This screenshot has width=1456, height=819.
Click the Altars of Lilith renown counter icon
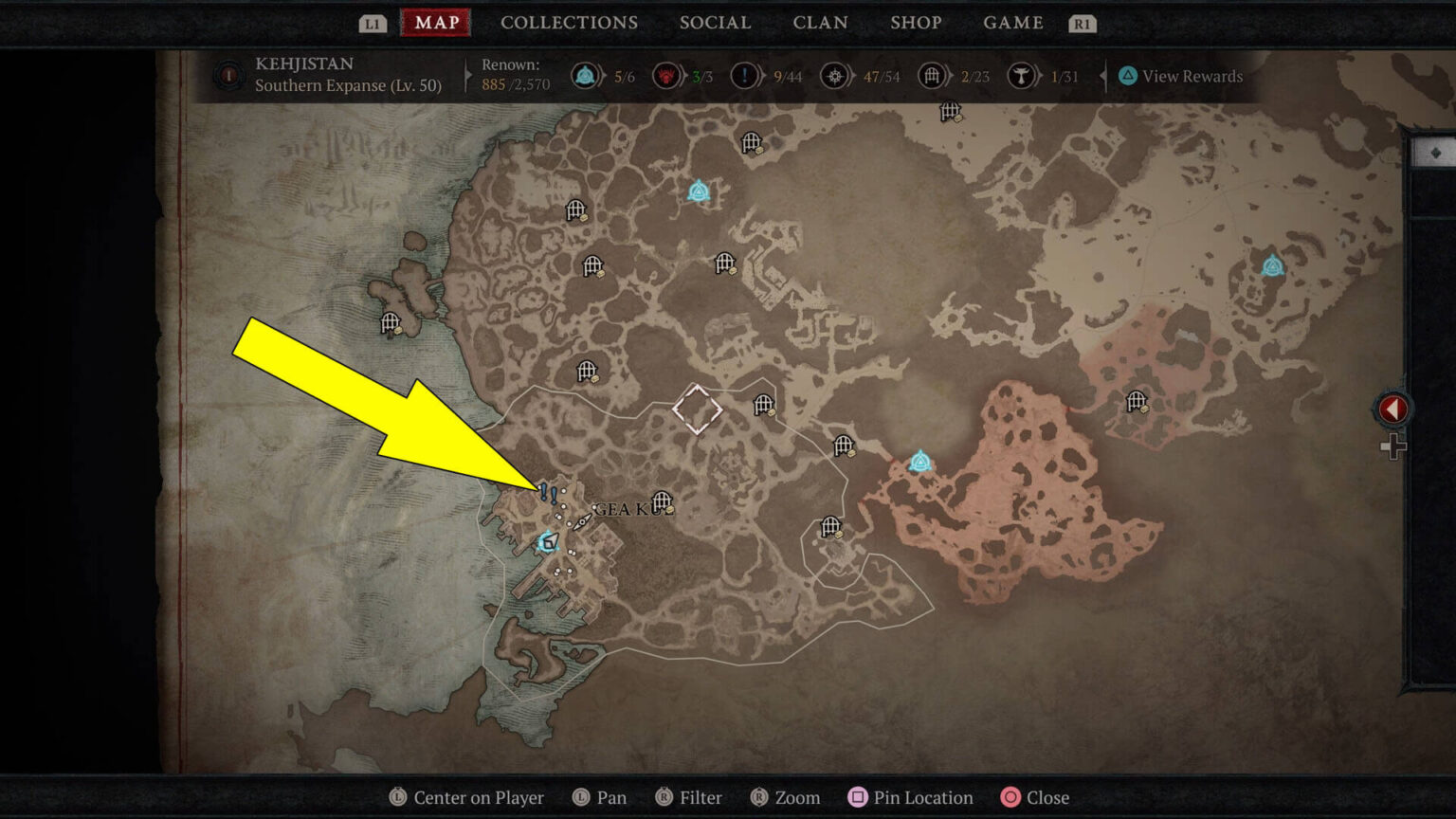coord(668,76)
